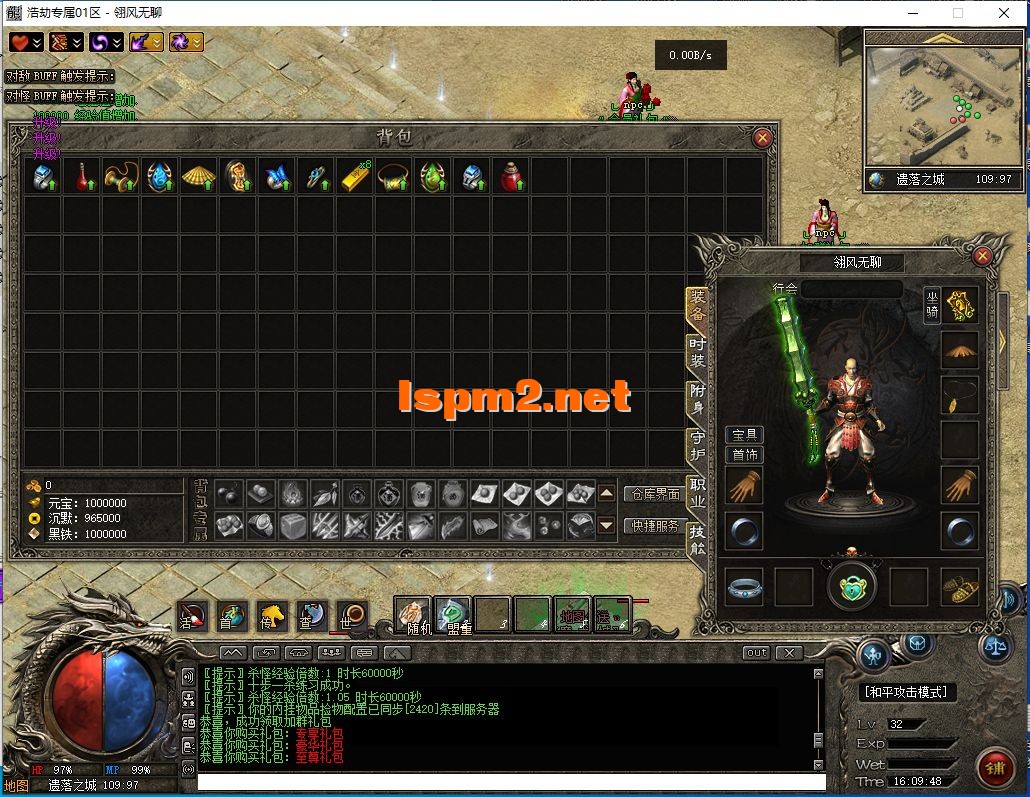Toggle the 和平攻击模式 attack mode
Image resolution: width=1030 pixels, height=797 pixels.
pyautogui.click(x=908, y=692)
